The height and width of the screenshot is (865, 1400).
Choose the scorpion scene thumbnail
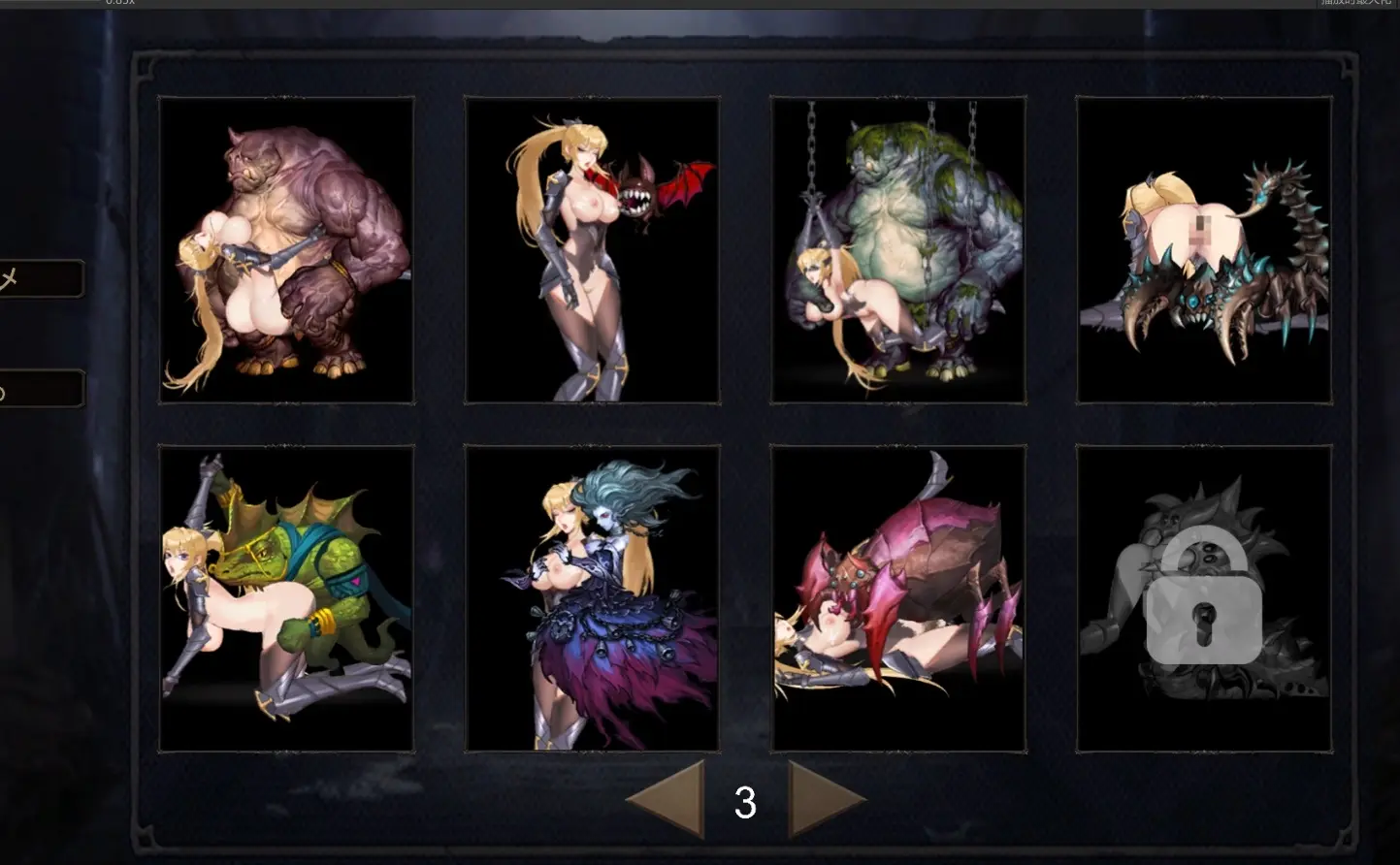pyautogui.click(x=1203, y=249)
